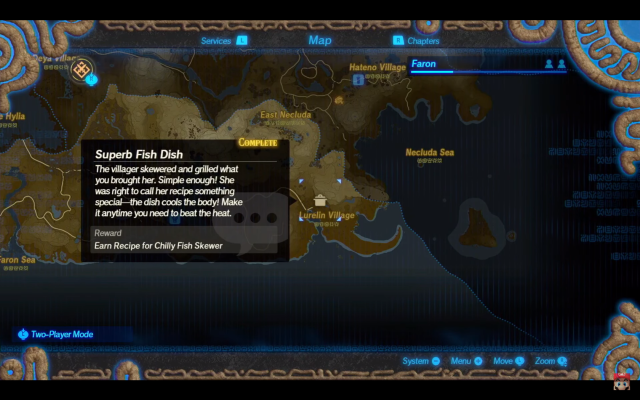Select the Superb Fish Dish quest panel

(185, 200)
